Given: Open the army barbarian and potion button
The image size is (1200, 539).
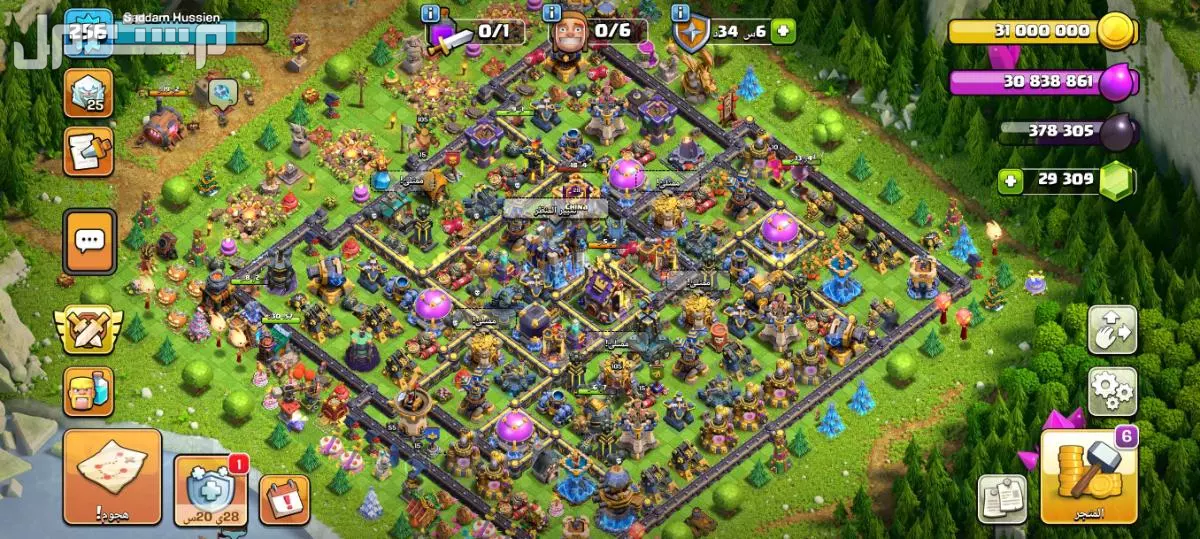Looking at the screenshot, I should point(88,391).
